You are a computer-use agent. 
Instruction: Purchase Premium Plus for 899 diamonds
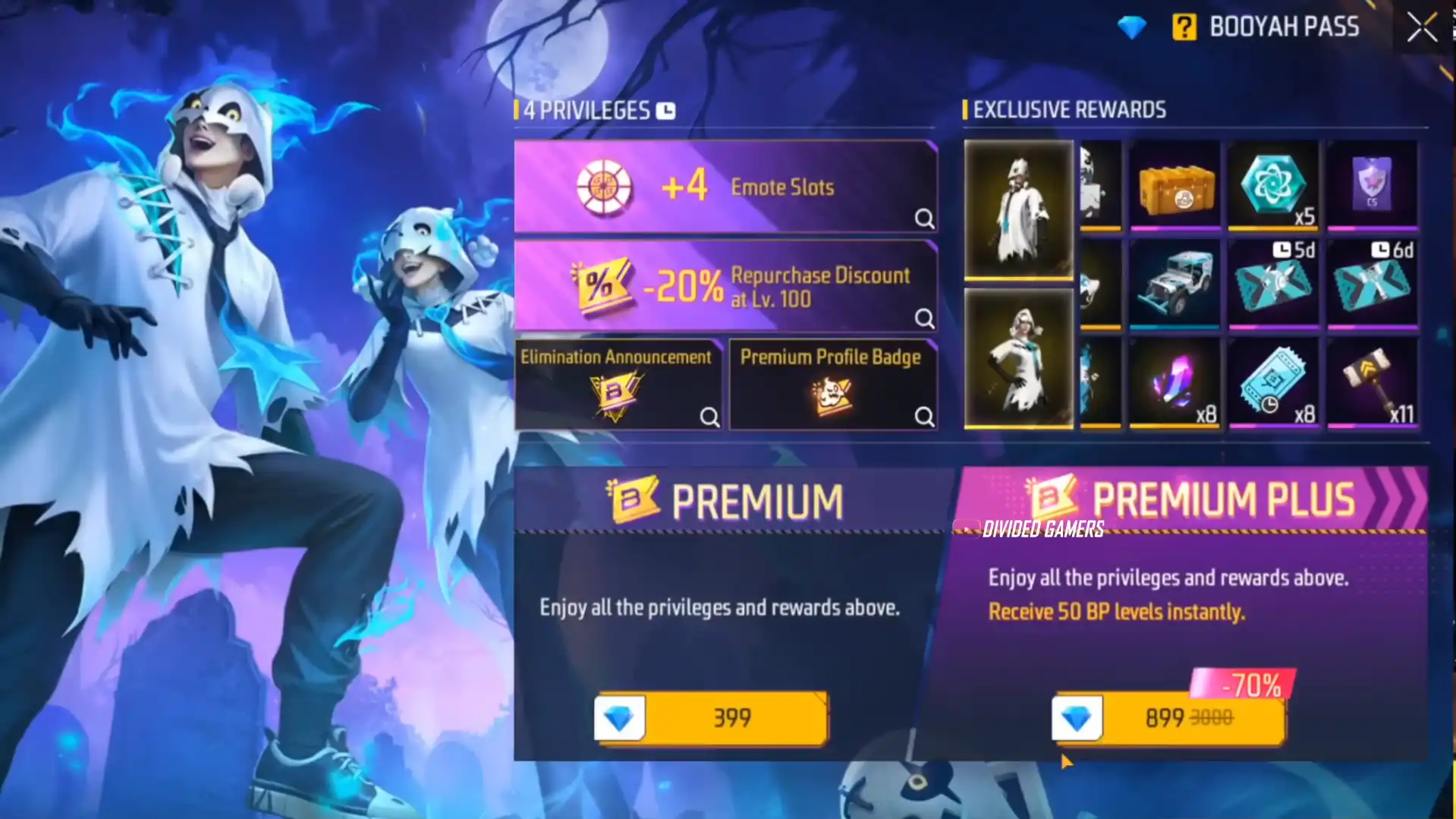coord(1168,717)
